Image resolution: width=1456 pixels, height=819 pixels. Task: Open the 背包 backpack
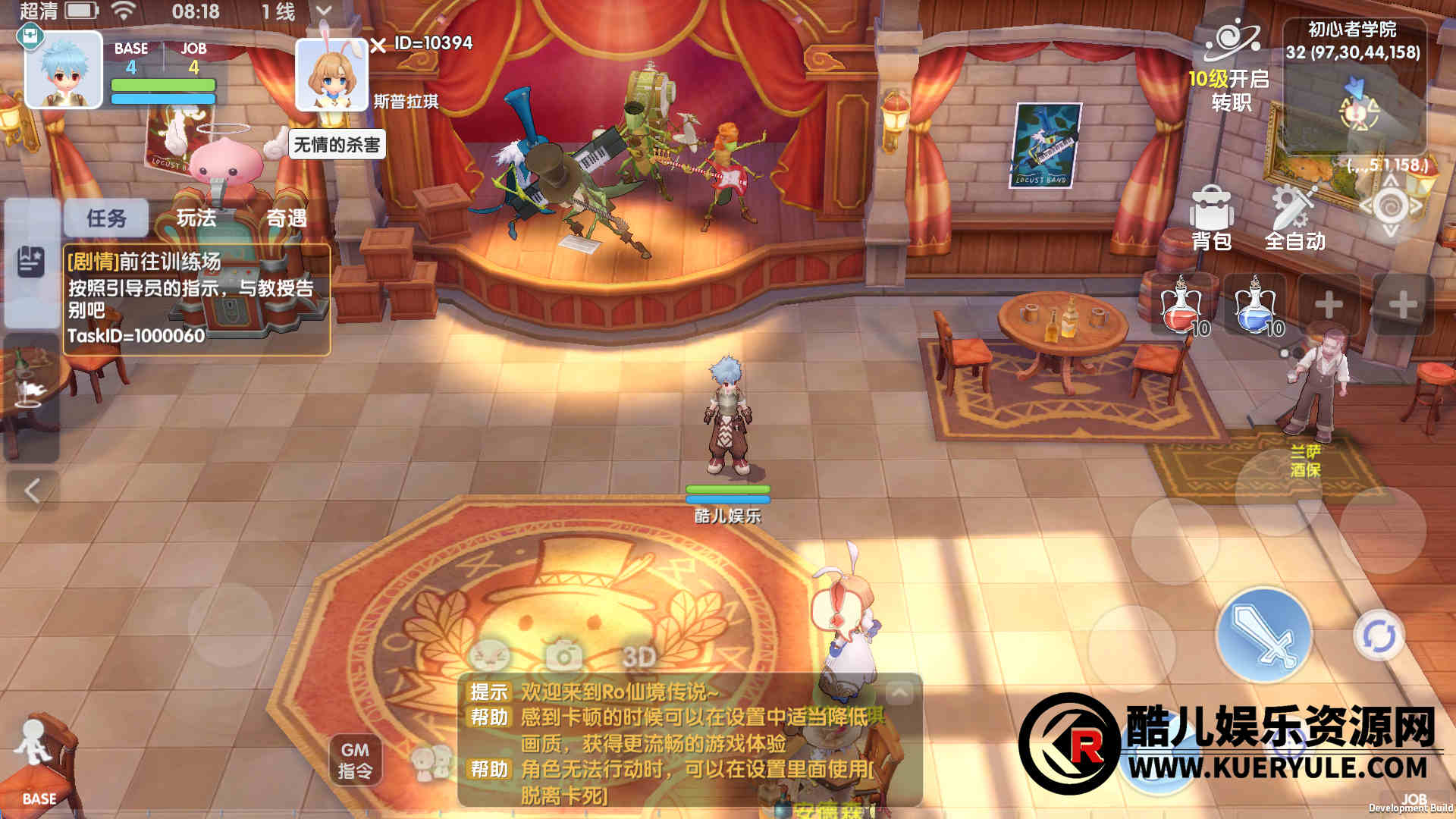click(x=1211, y=216)
